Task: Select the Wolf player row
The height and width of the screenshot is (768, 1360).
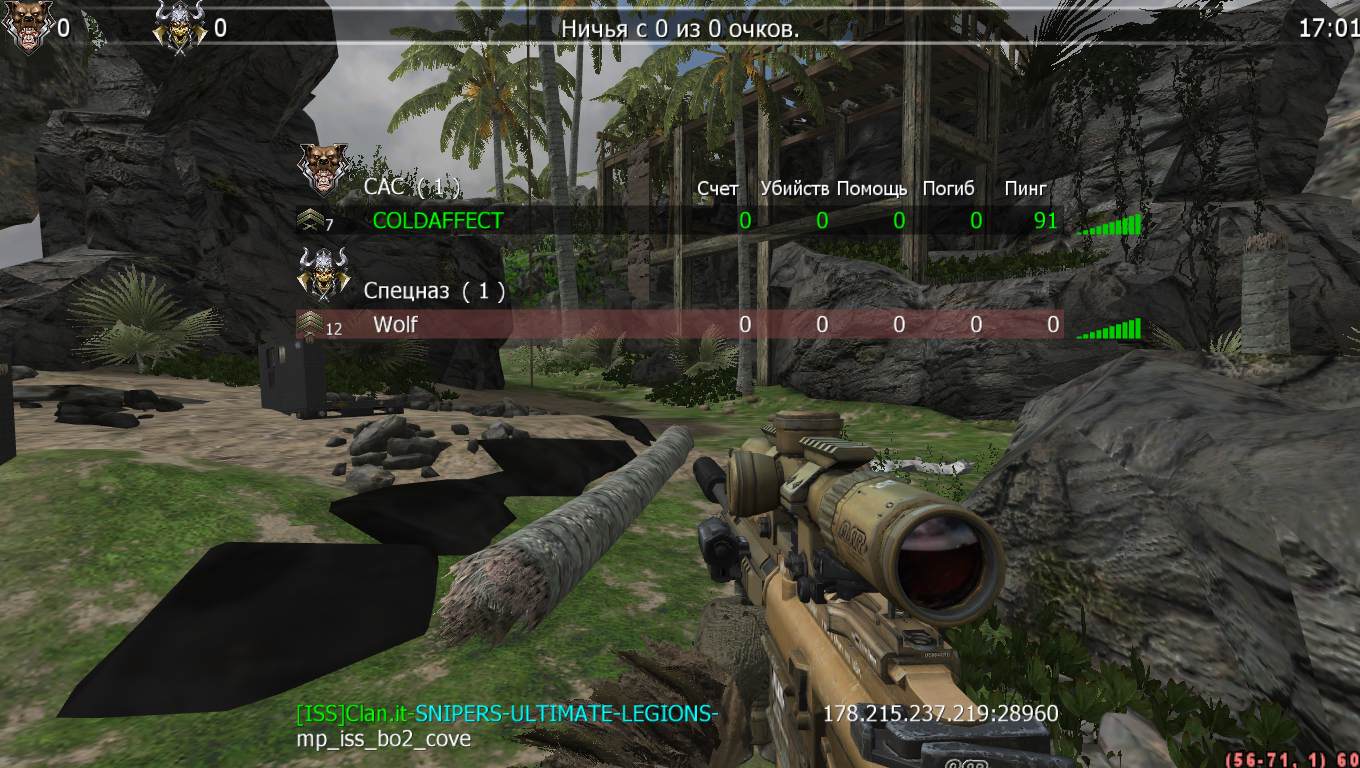Action: pyautogui.click(x=395, y=324)
